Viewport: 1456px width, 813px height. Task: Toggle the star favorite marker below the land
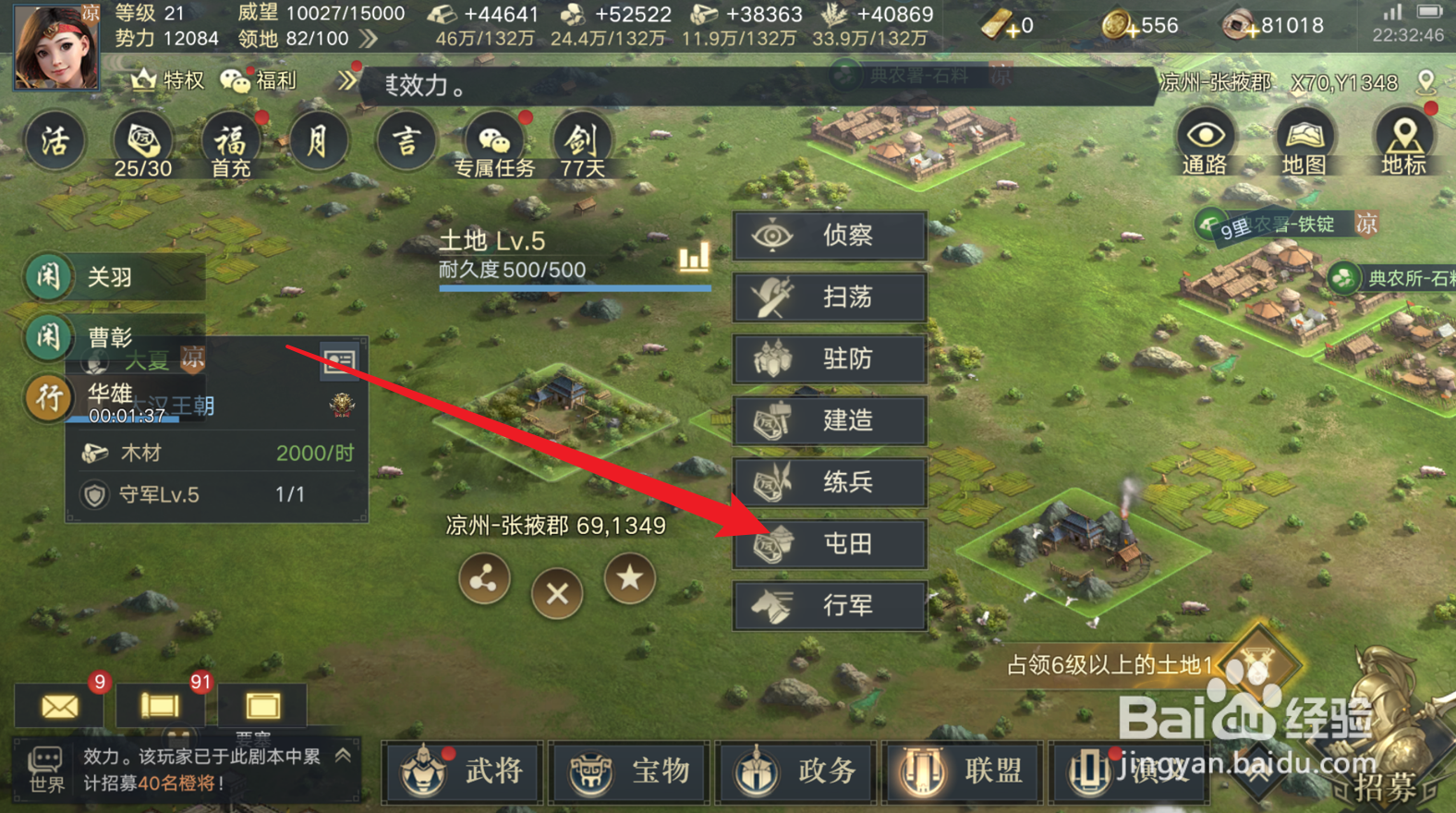[x=629, y=579]
